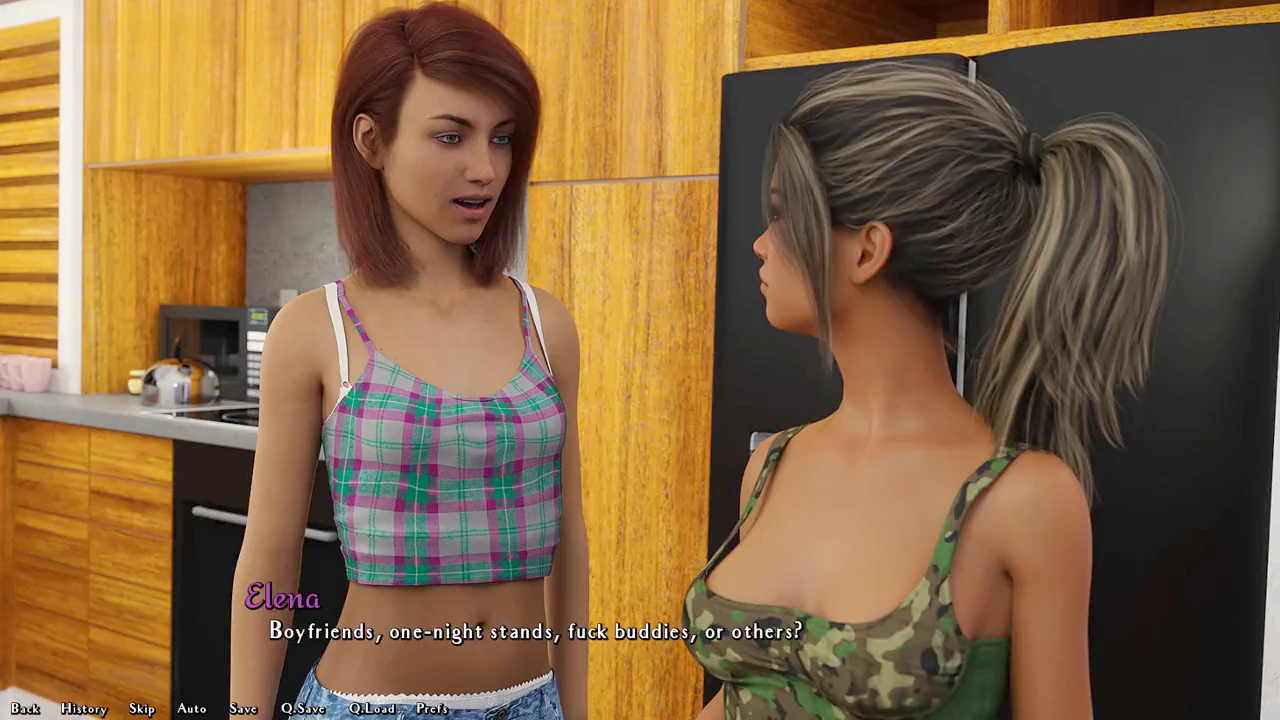Activate Skip to fast-forward dialogue

141,709
